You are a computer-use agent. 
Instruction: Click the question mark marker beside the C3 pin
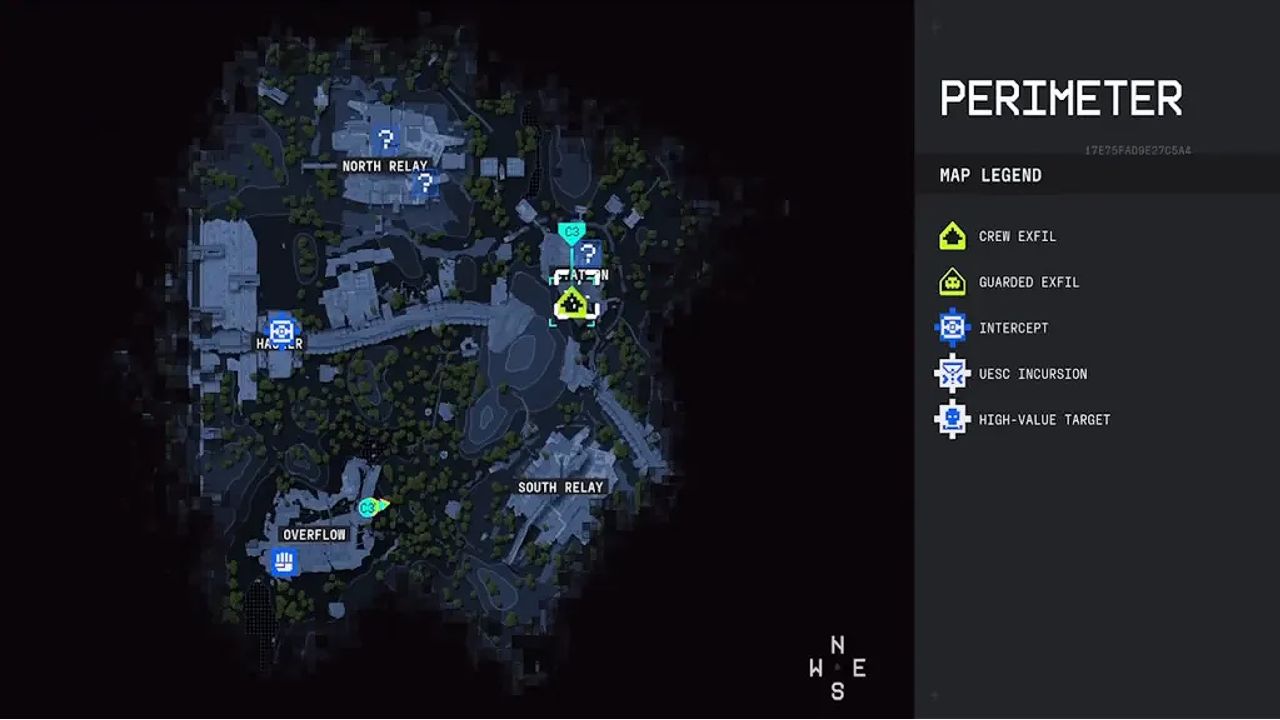(x=589, y=254)
